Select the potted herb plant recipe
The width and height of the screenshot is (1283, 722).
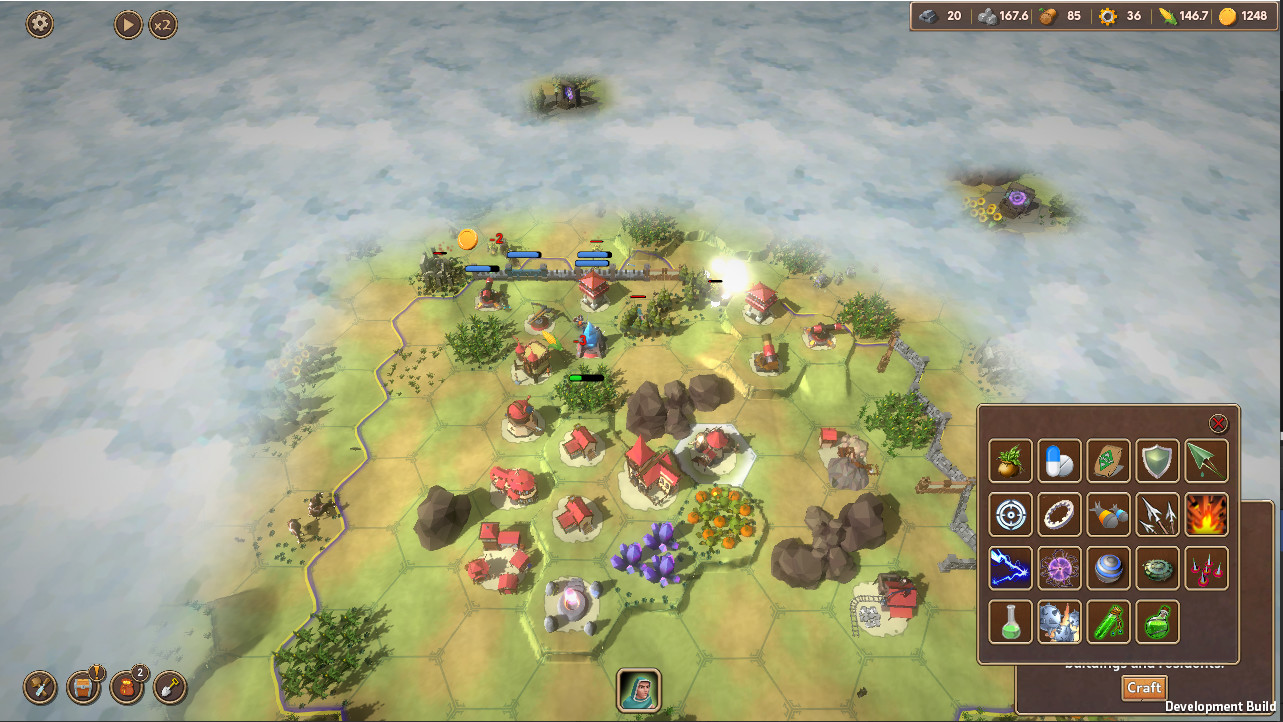(x=1010, y=461)
